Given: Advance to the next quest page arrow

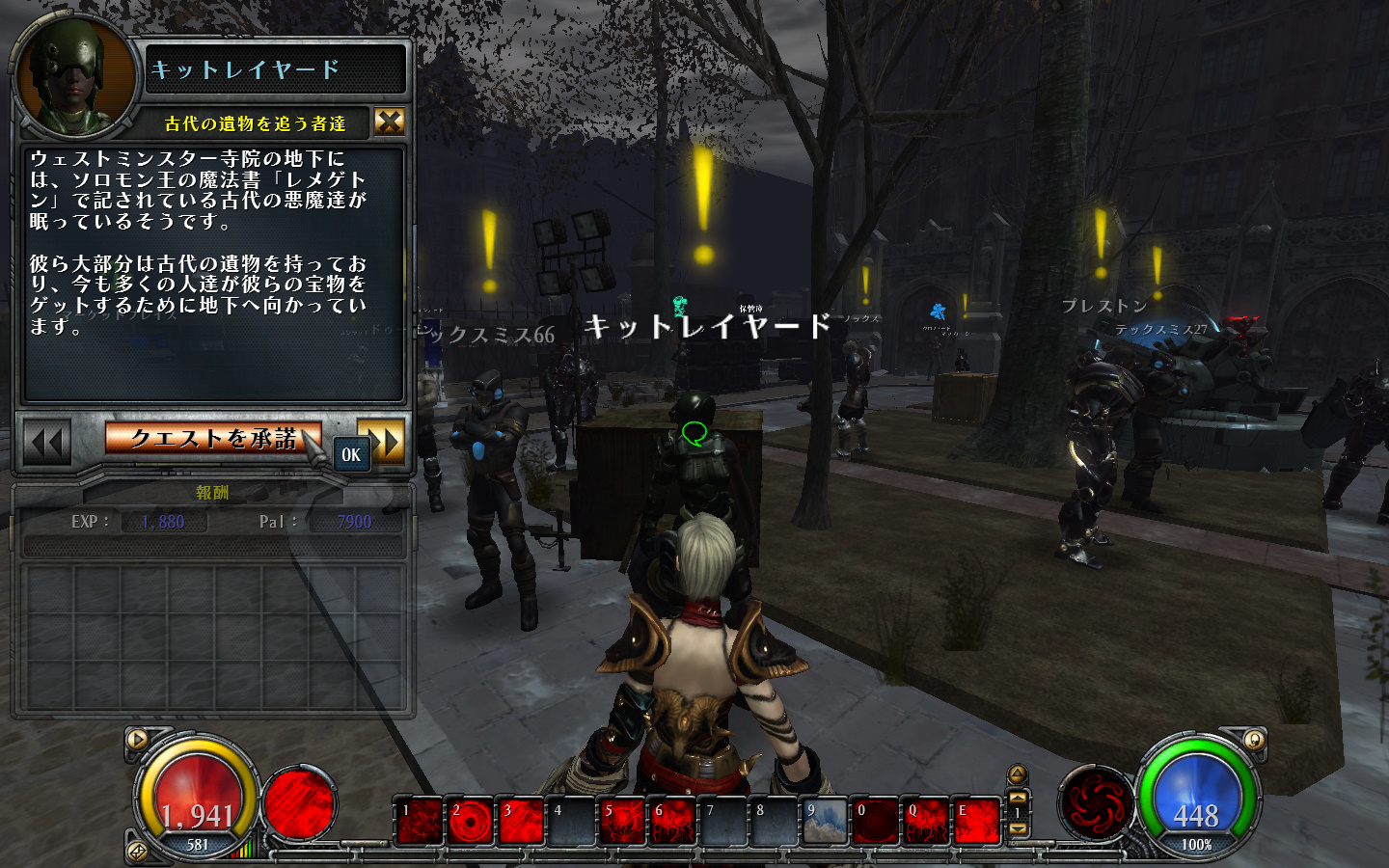Looking at the screenshot, I should pyautogui.click(x=381, y=439).
